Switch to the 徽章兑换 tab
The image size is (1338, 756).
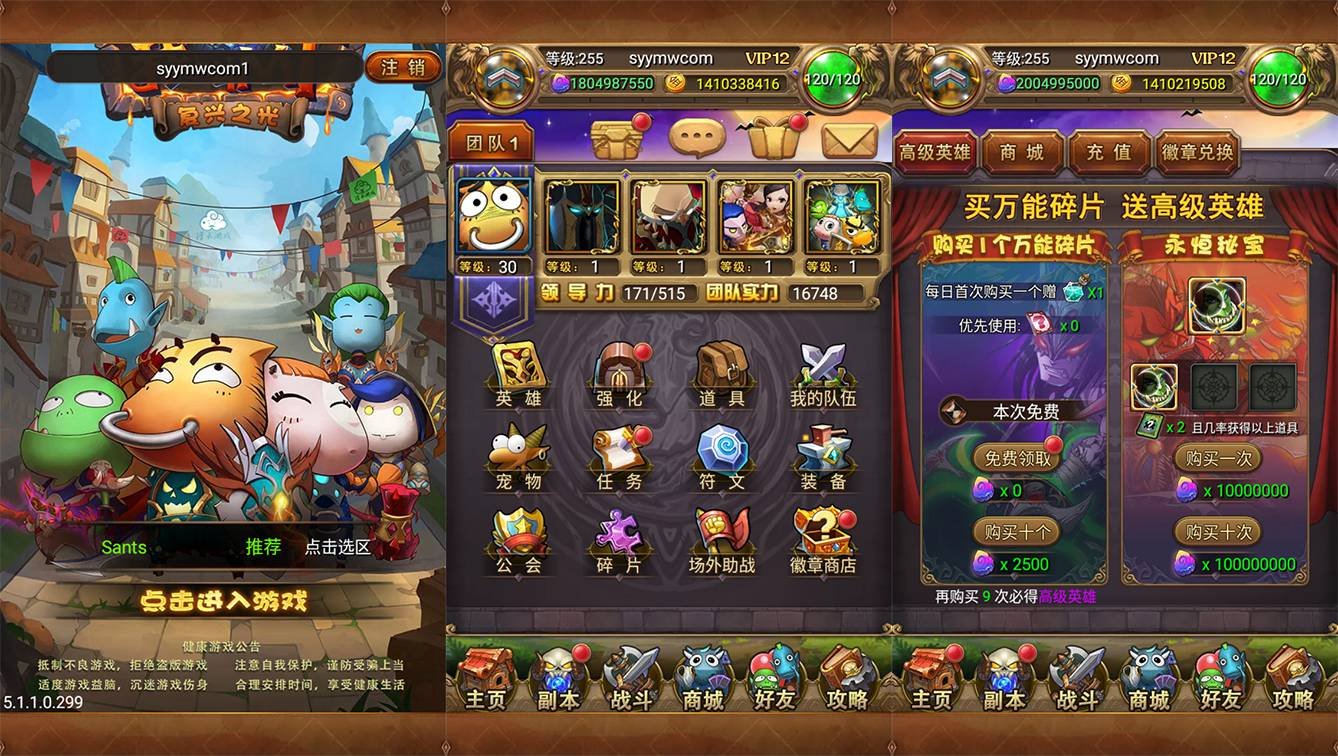(x=1197, y=153)
